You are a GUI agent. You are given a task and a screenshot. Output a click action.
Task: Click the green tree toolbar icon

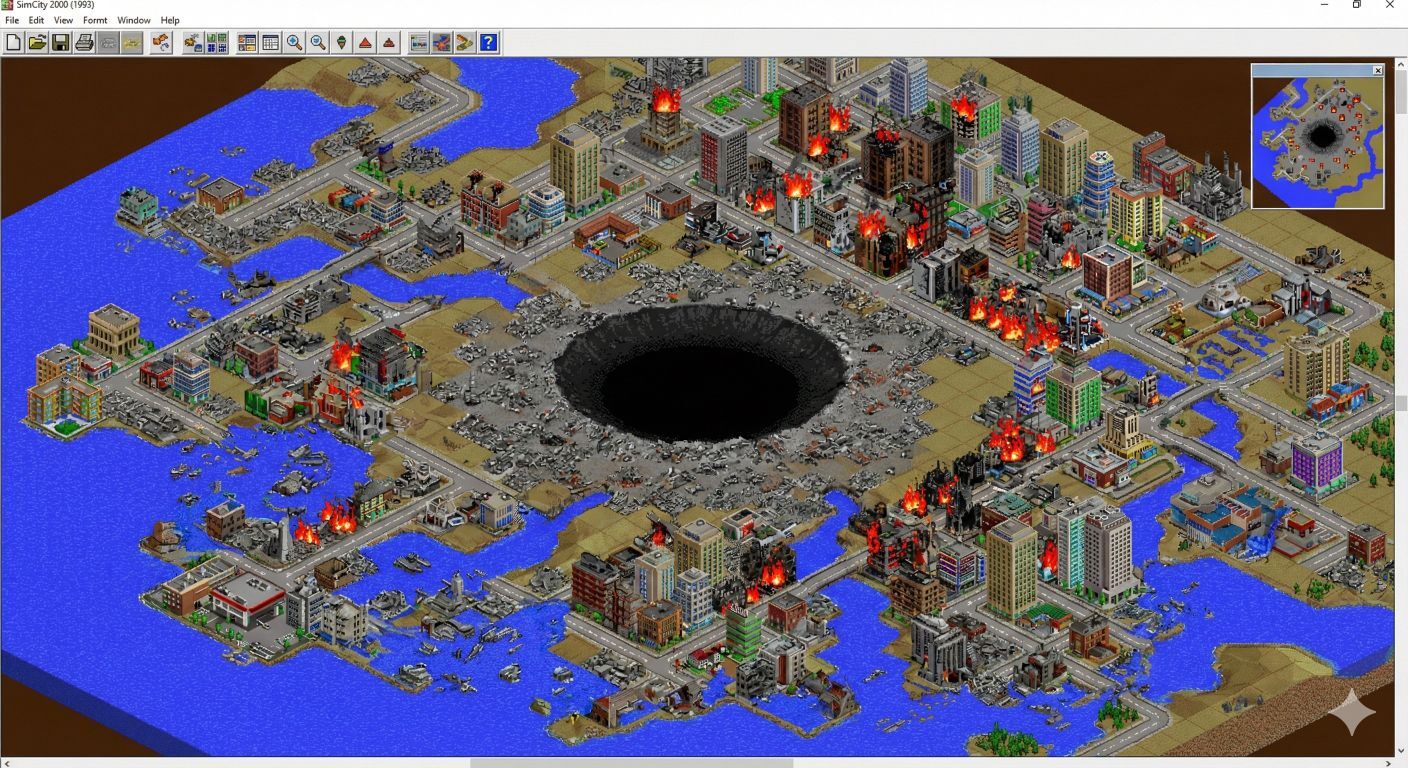[342, 42]
